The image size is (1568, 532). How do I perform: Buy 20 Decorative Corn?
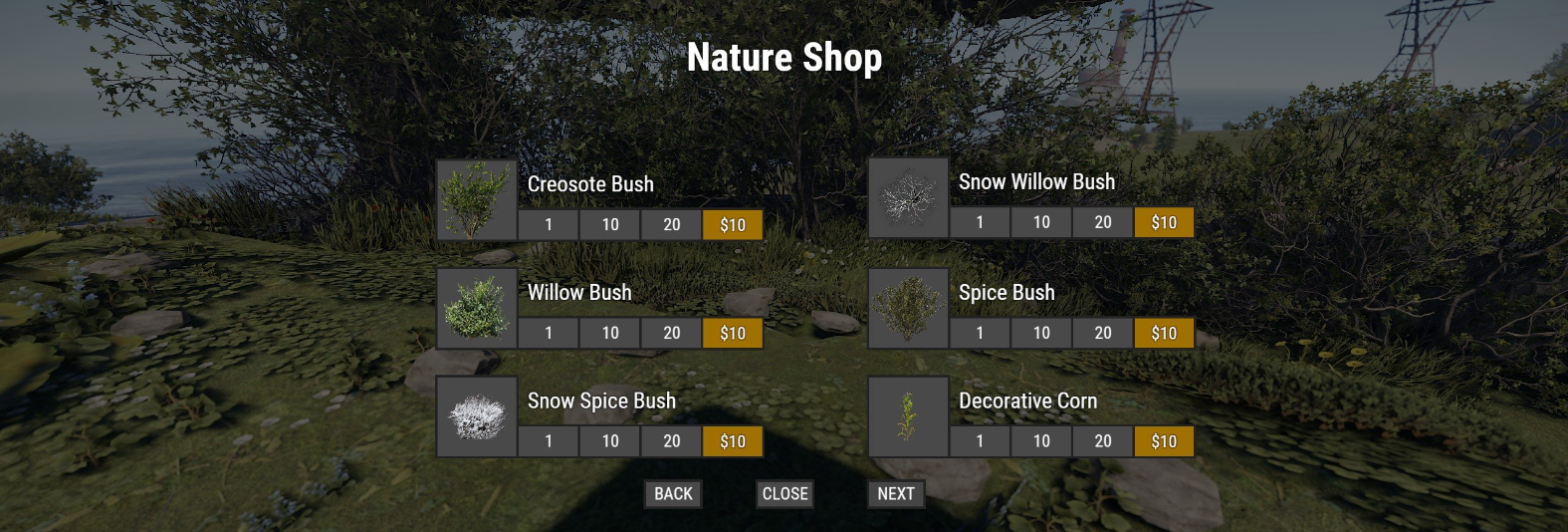(1103, 441)
